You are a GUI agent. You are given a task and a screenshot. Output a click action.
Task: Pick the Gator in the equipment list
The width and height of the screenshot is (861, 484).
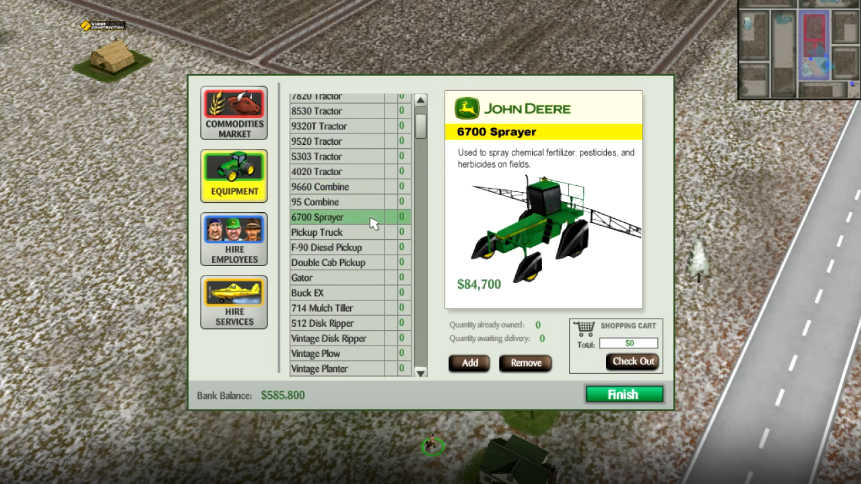coord(337,278)
